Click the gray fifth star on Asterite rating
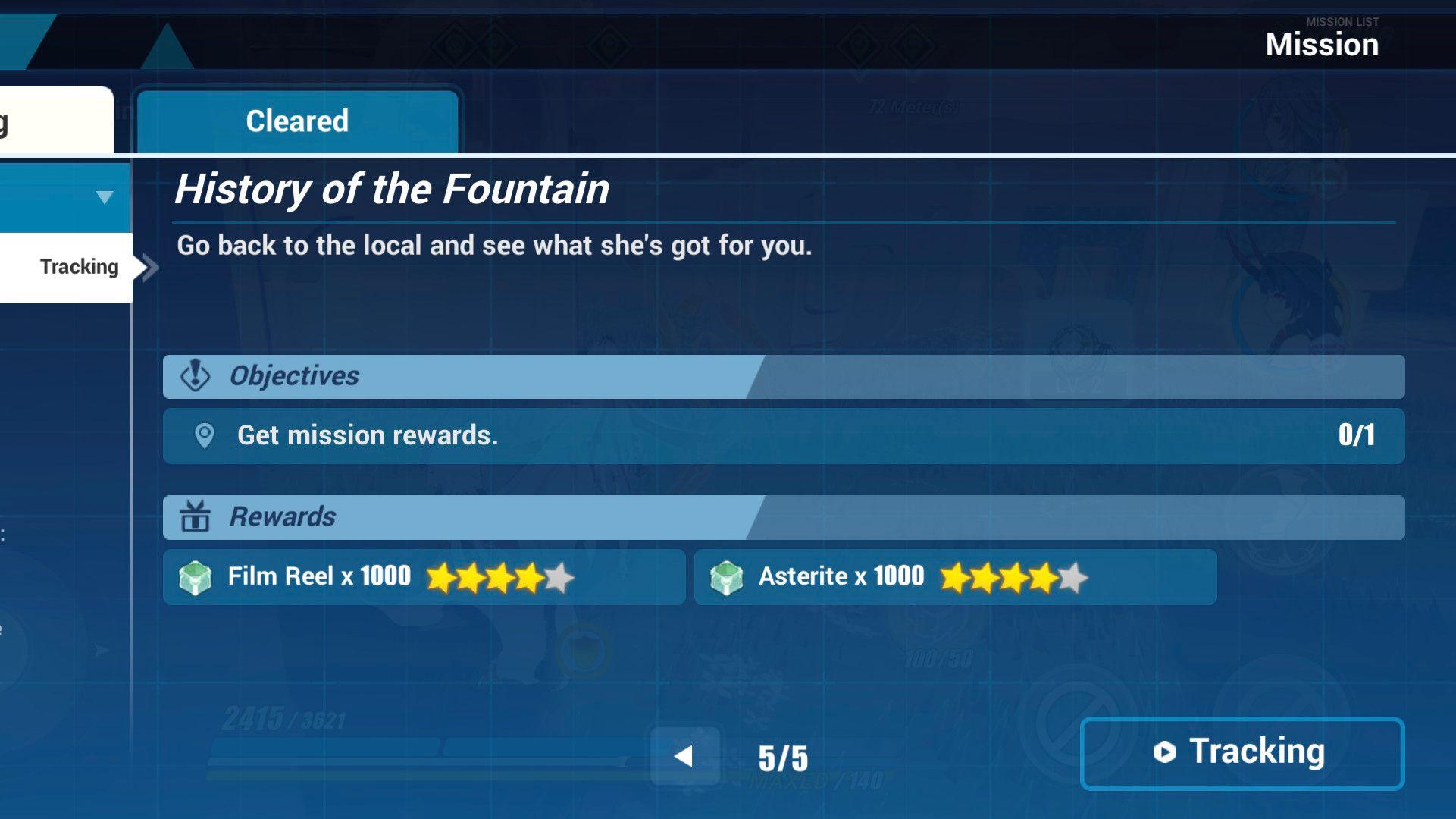The width and height of the screenshot is (1456, 819). pos(1071,577)
